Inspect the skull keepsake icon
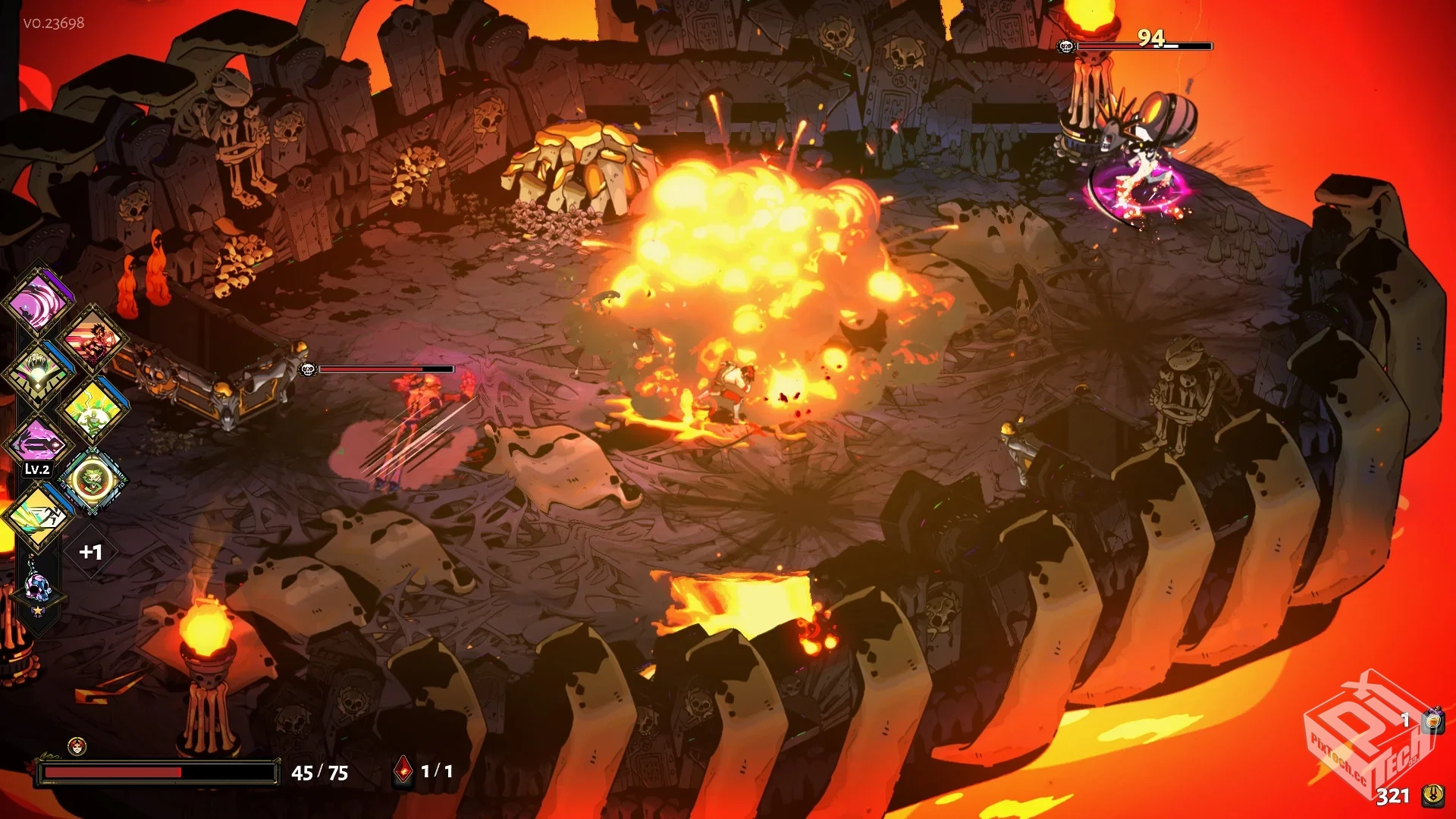Image resolution: width=1456 pixels, height=819 pixels. 36,588
